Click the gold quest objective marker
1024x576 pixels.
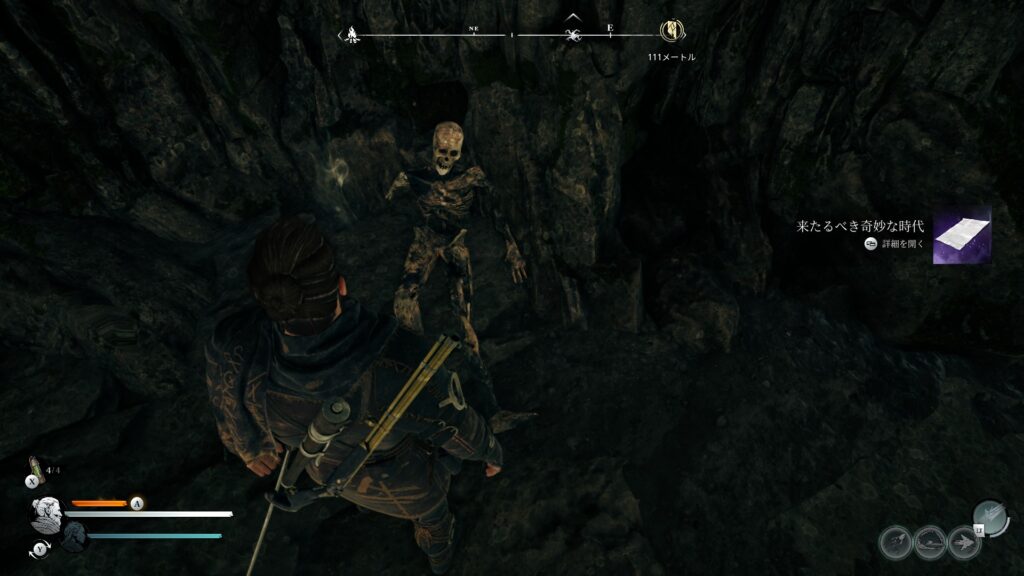pos(670,33)
